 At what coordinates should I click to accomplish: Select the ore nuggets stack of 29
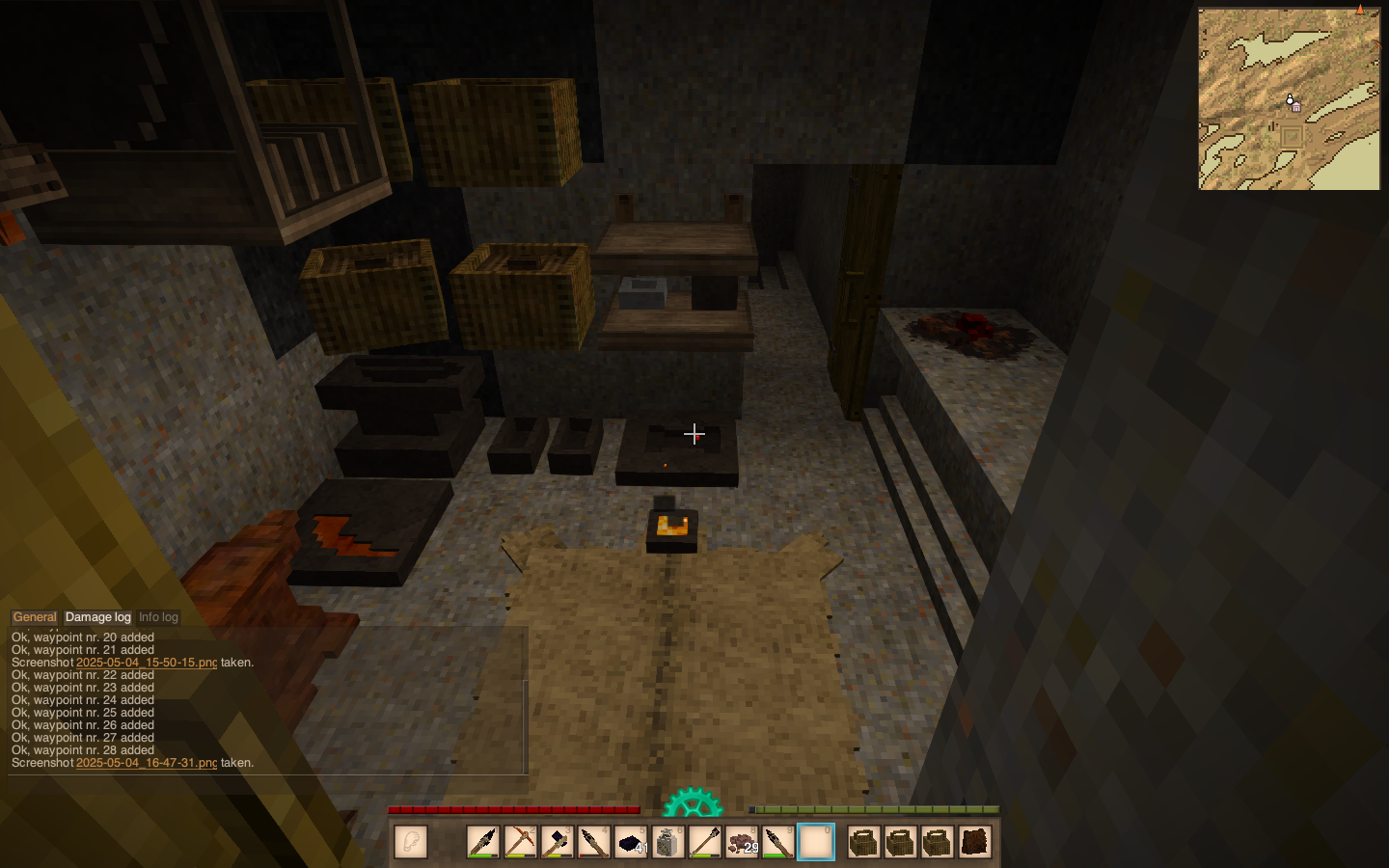742,842
